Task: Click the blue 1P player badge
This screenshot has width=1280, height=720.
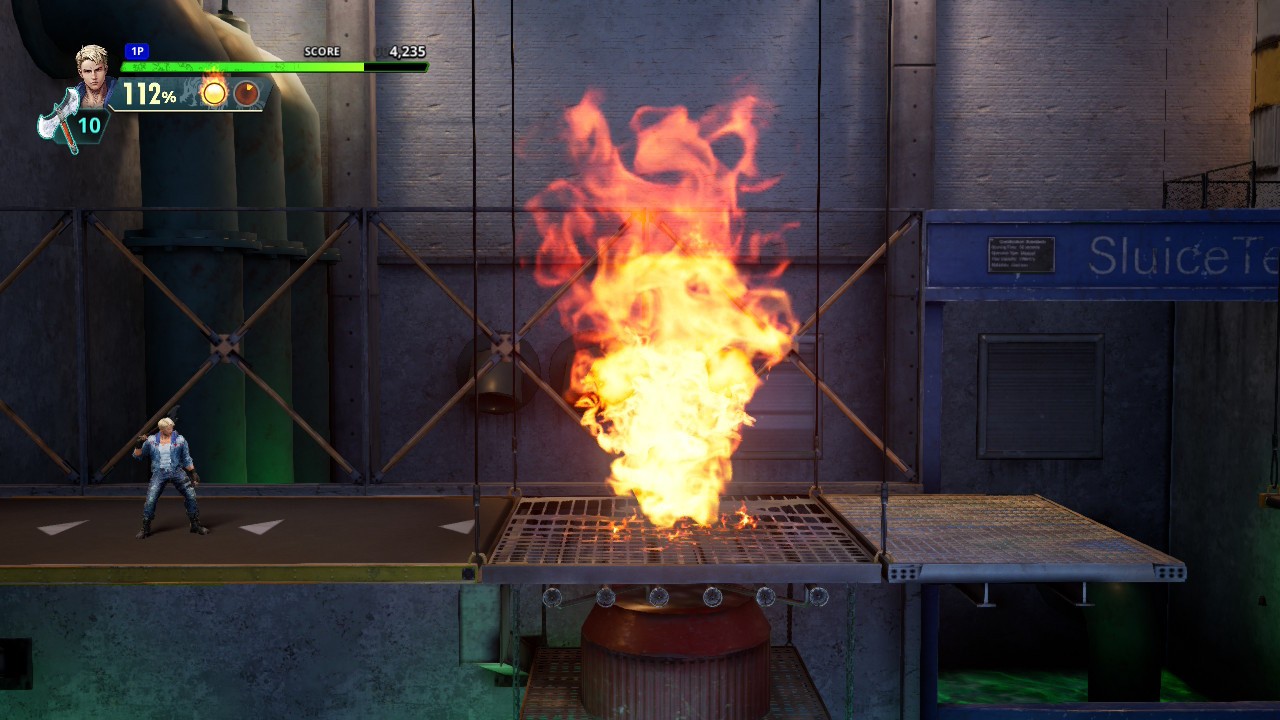Action: pos(137,51)
